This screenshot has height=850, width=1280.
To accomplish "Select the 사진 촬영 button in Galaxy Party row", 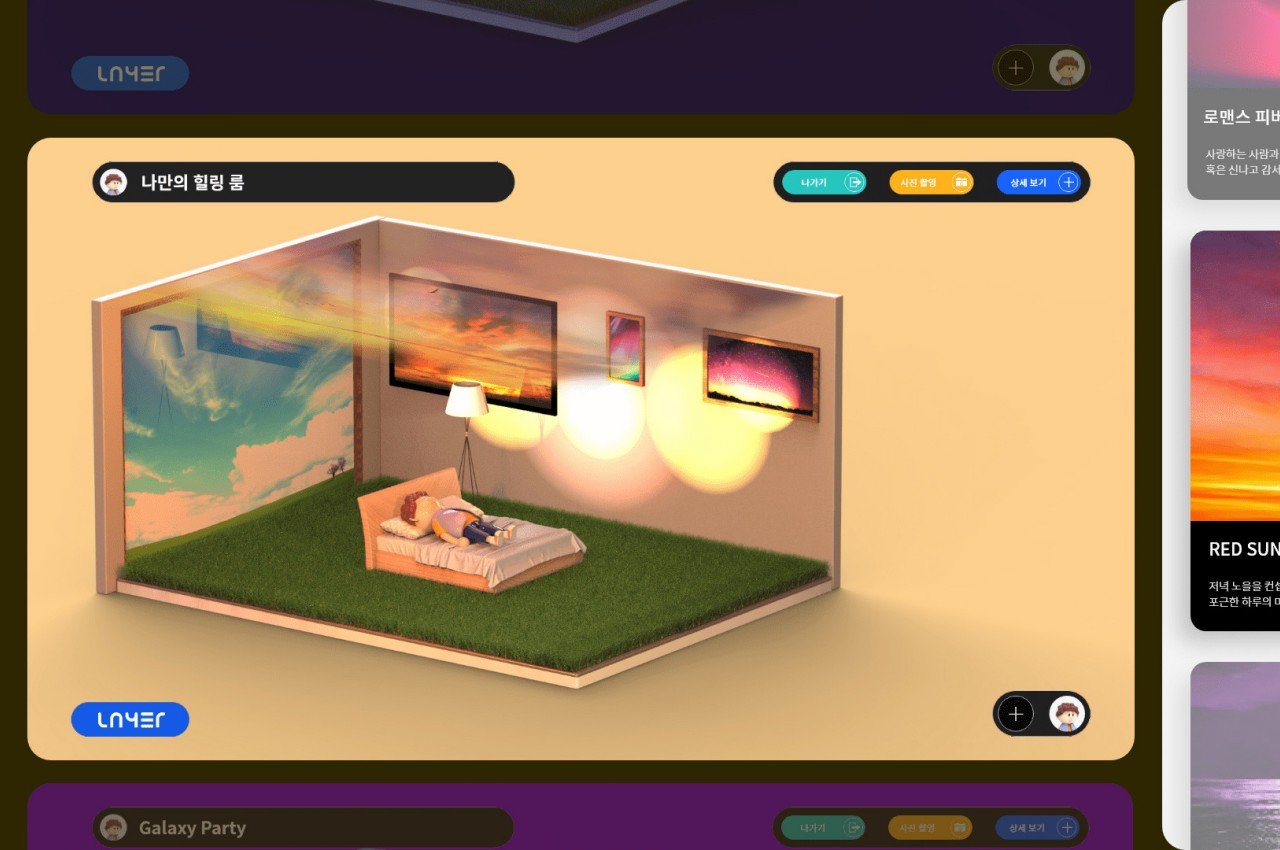I will (x=930, y=828).
